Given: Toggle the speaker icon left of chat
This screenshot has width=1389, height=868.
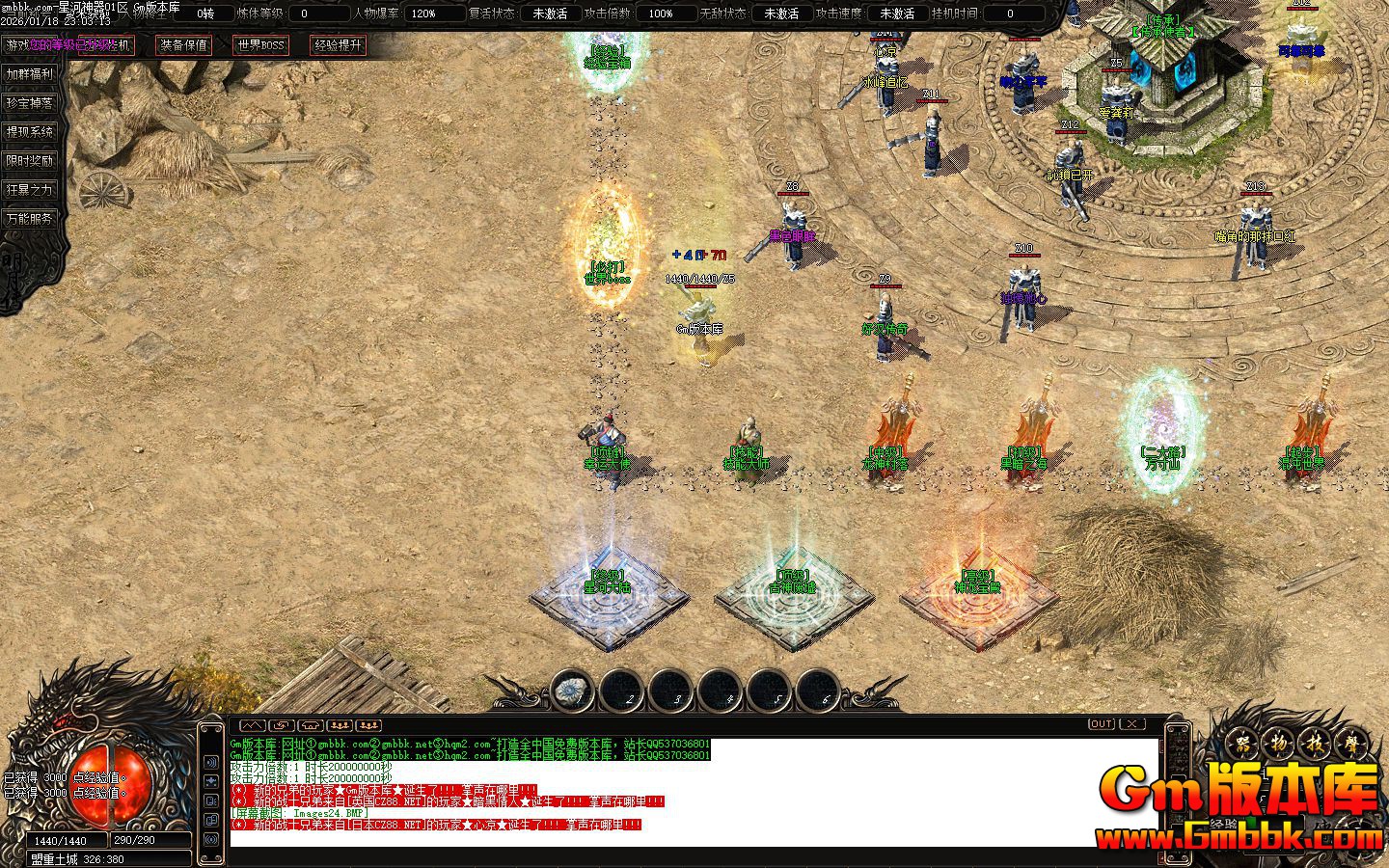Looking at the screenshot, I should pyautogui.click(x=211, y=762).
